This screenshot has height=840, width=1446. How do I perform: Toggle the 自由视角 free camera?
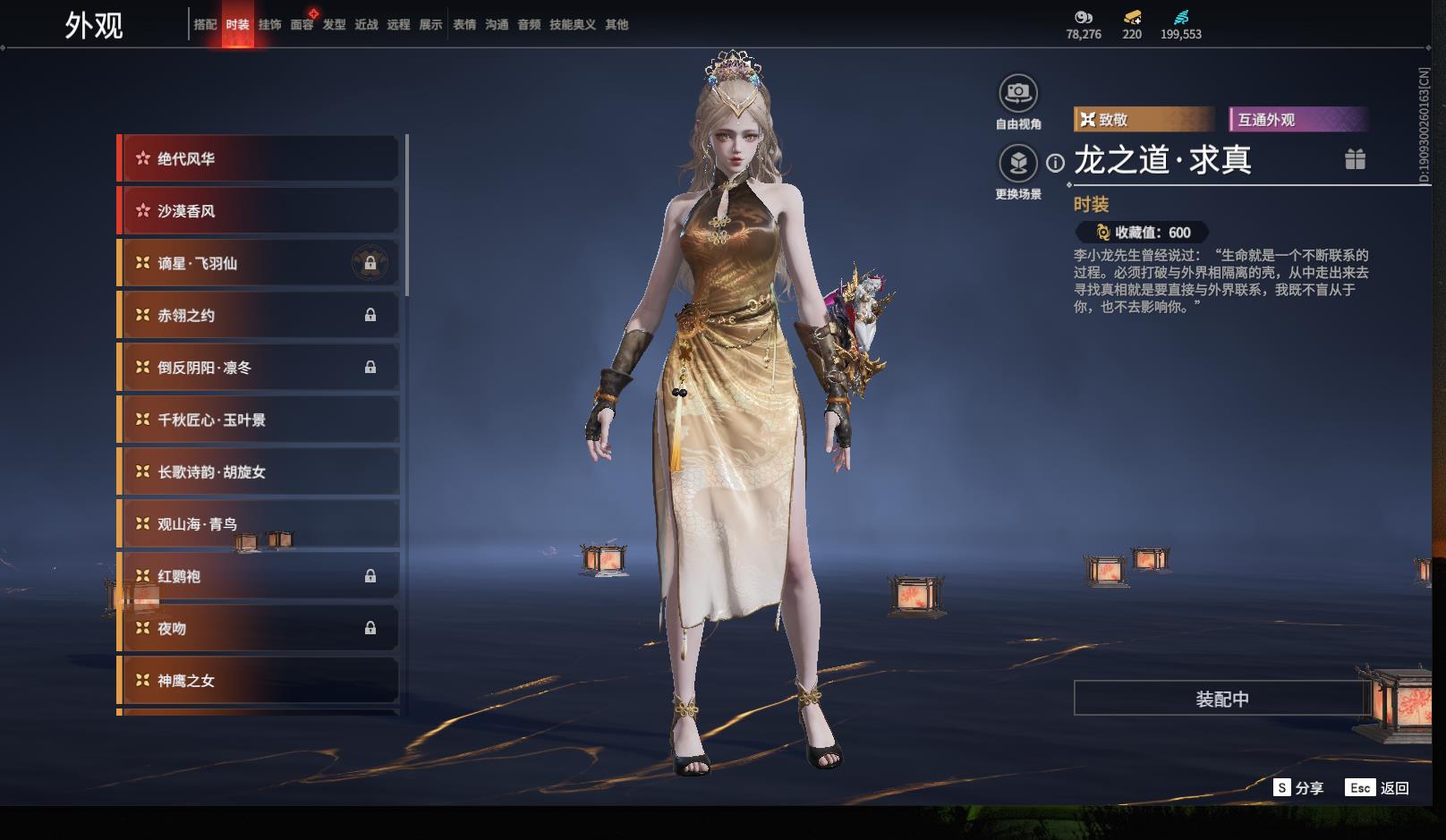[1017, 93]
